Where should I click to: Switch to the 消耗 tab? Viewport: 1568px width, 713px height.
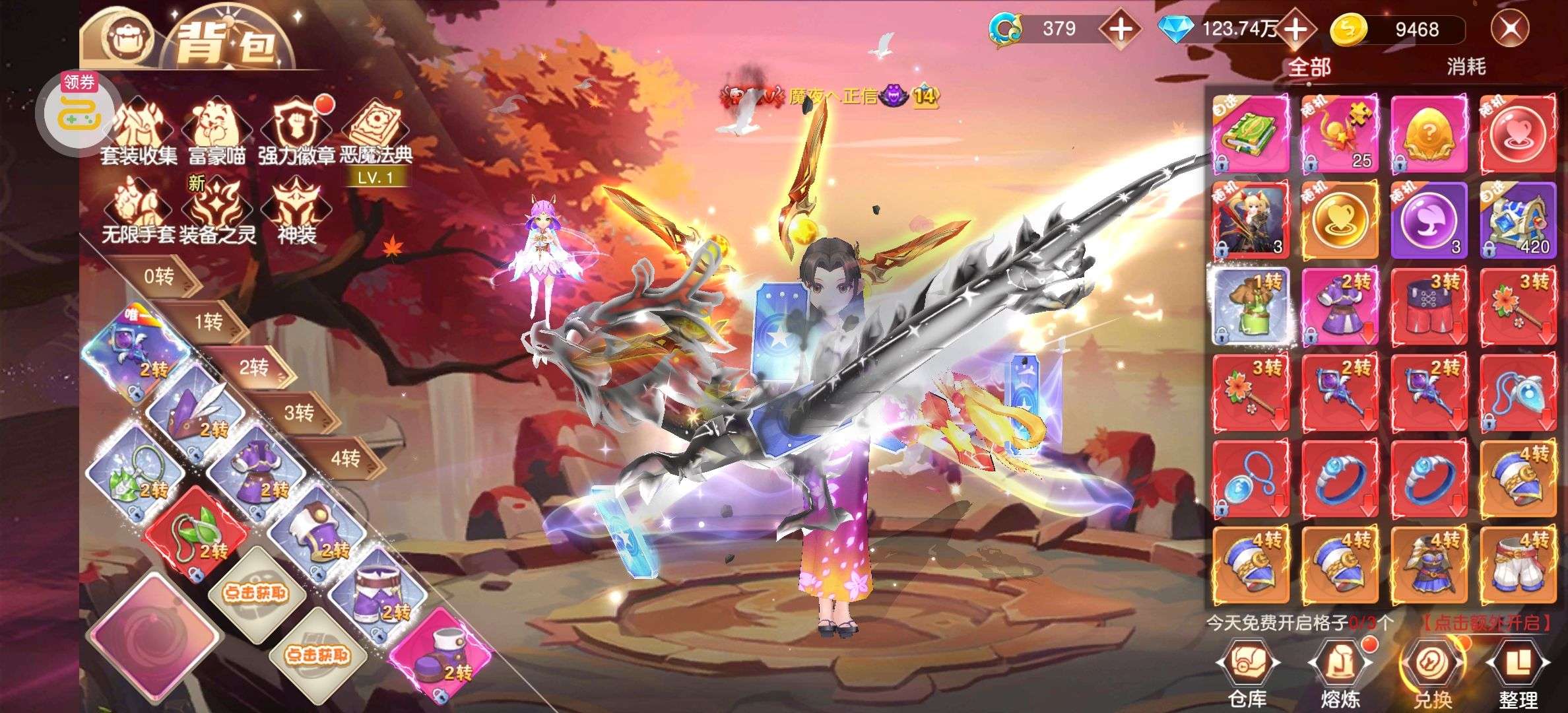[1466, 67]
